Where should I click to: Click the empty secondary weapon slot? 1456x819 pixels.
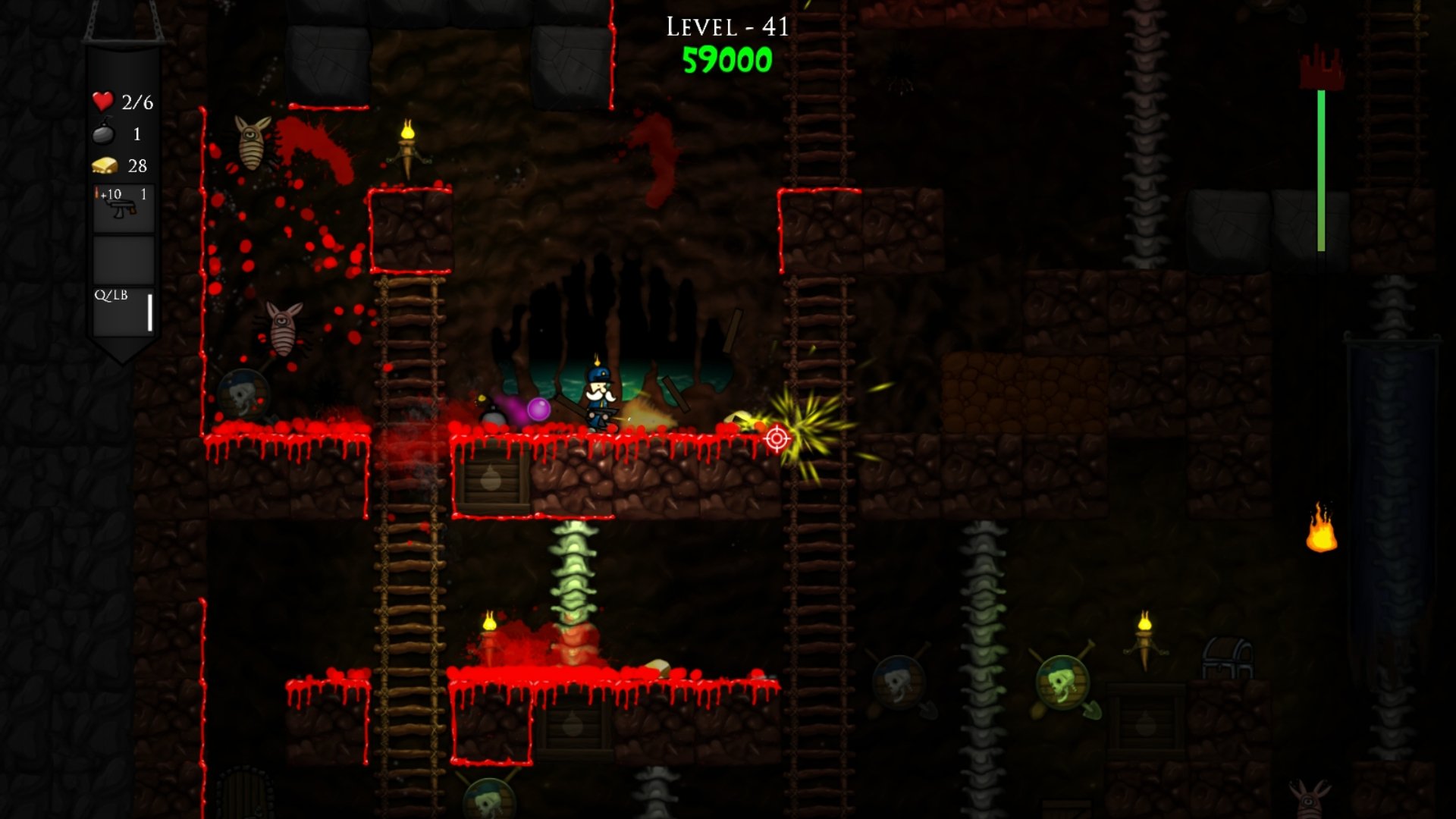click(x=122, y=258)
